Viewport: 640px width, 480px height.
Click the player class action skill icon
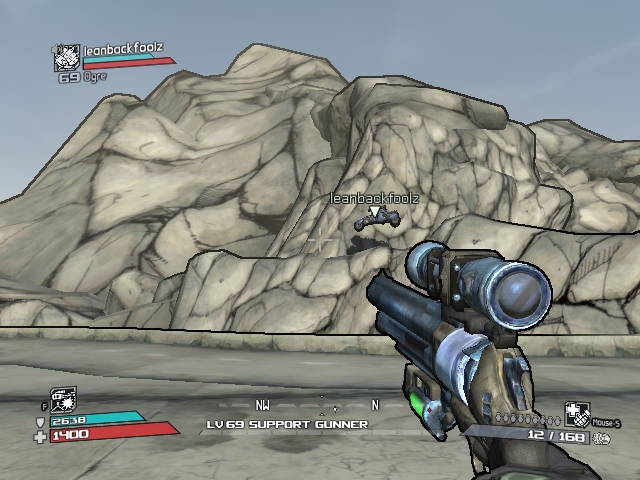(x=62, y=399)
